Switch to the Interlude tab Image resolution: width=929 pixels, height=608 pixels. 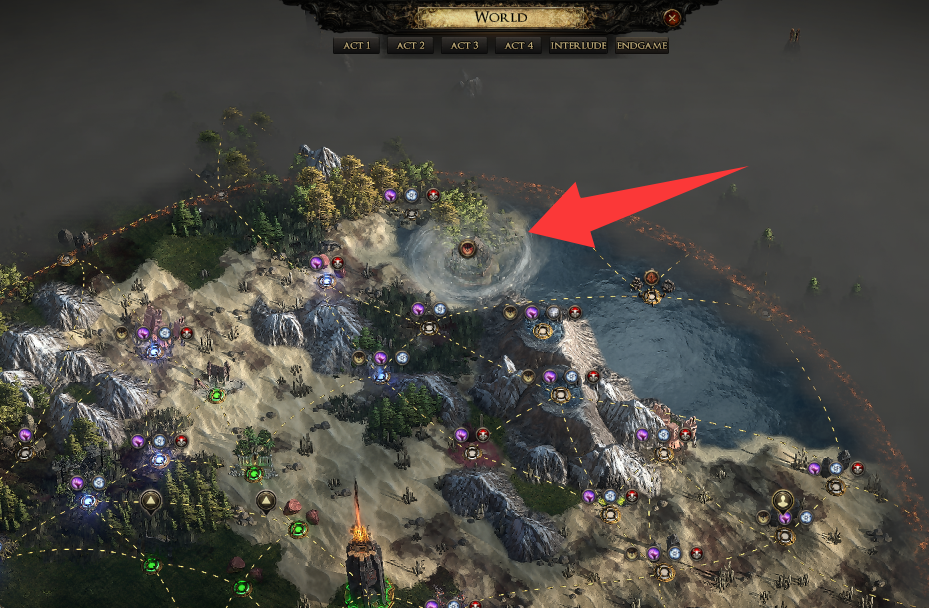pyautogui.click(x=579, y=46)
